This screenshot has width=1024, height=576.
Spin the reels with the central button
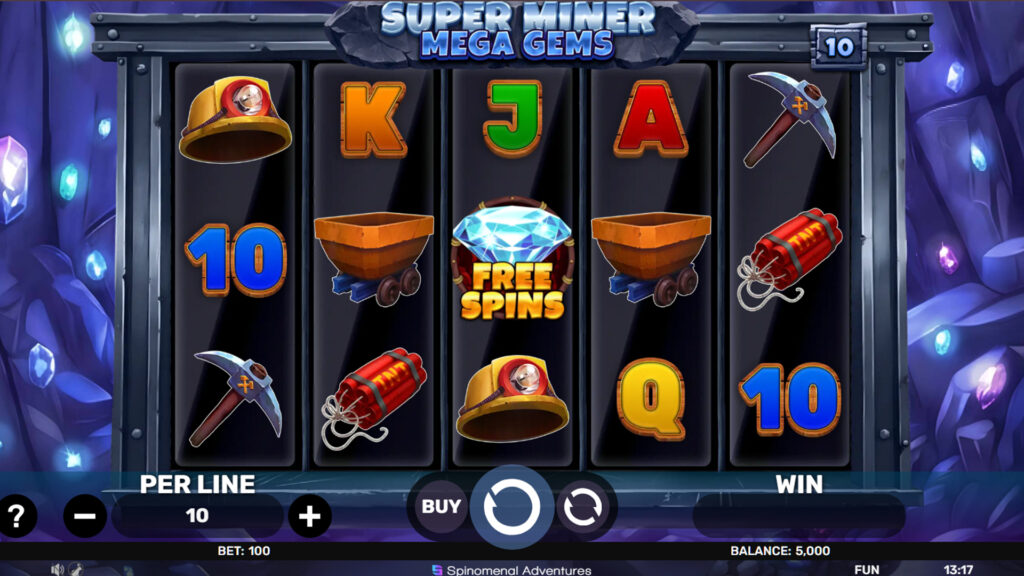(x=511, y=508)
